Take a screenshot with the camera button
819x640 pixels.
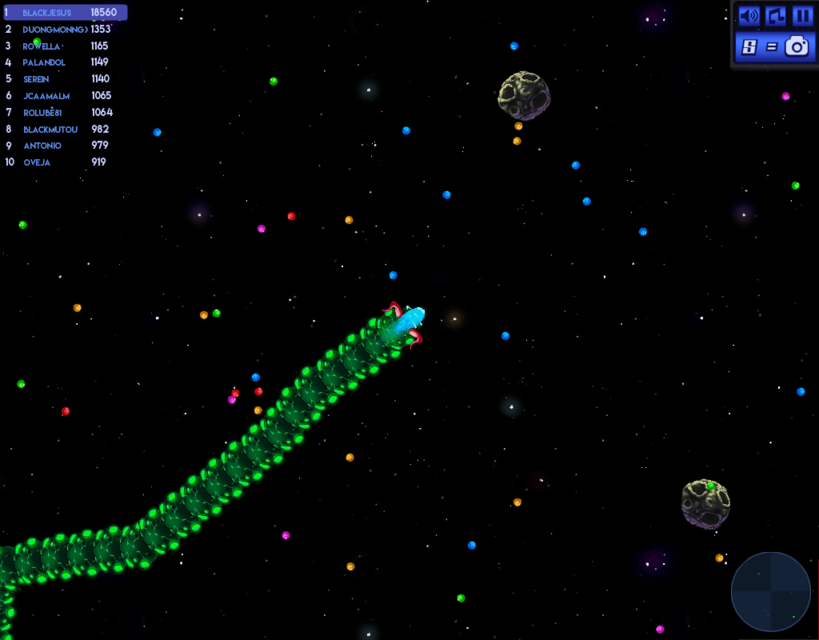click(796, 46)
